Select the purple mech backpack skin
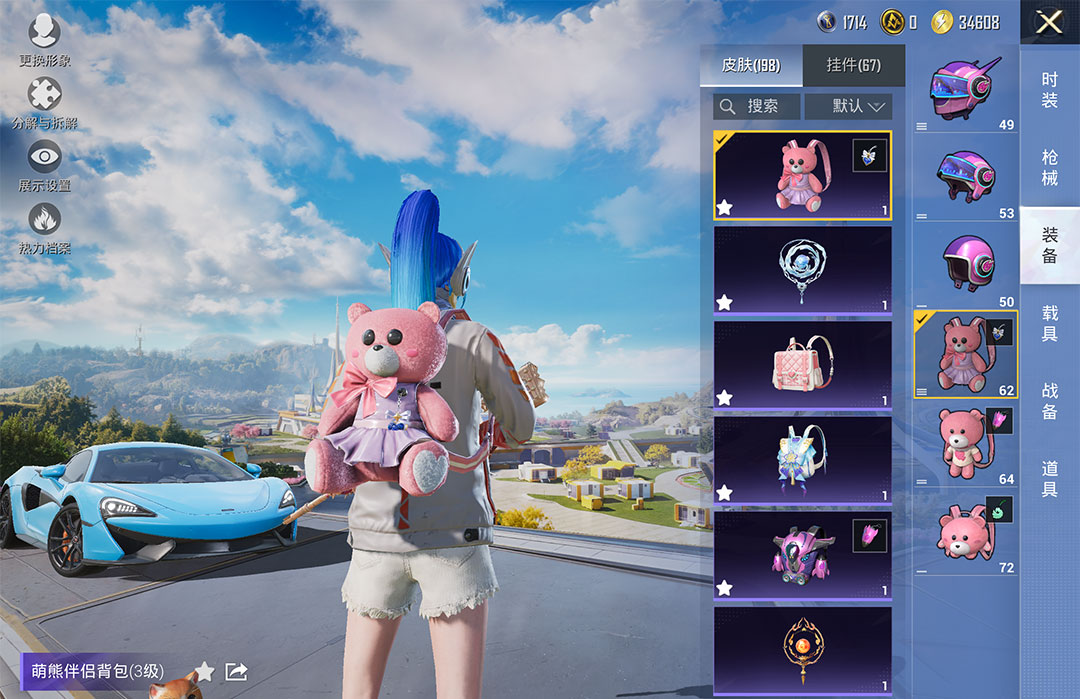Viewport: 1080px width, 699px height. [x=802, y=554]
